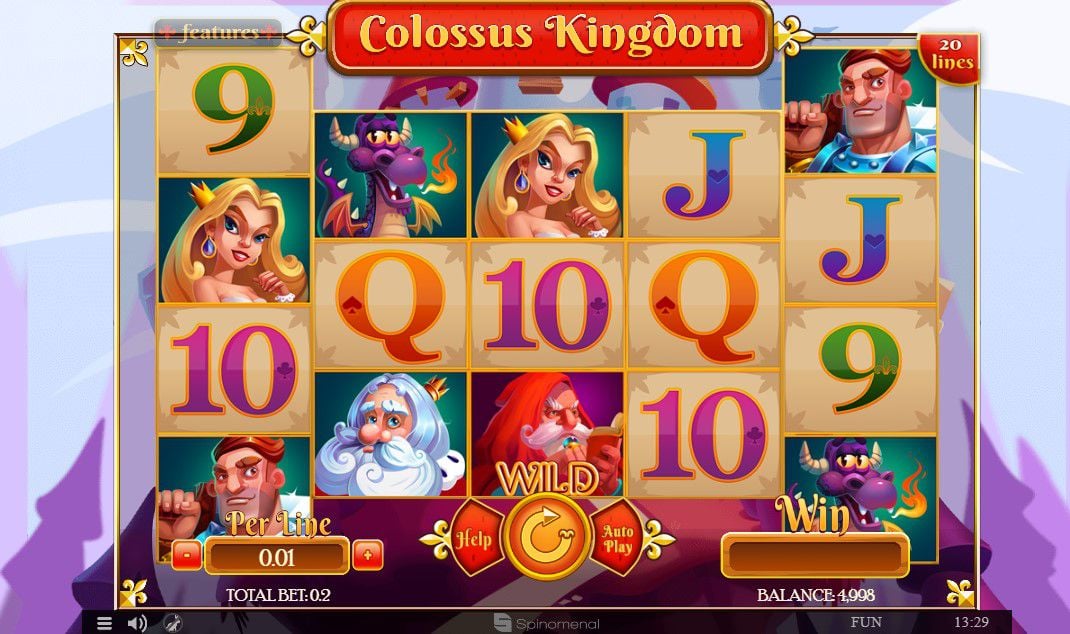
Task: Open the hamburger menu in the bottom bar
Action: pyautogui.click(x=104, y=623)
